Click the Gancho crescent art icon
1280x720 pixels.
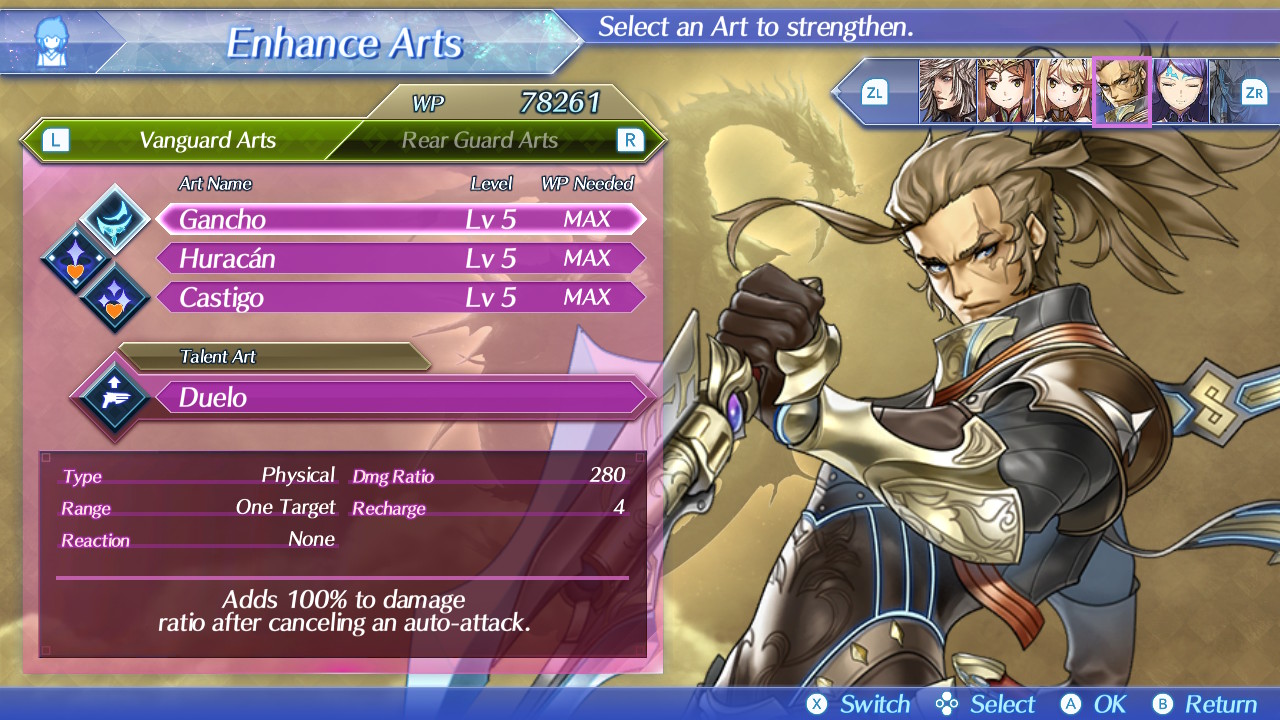(x=115, y=218)
